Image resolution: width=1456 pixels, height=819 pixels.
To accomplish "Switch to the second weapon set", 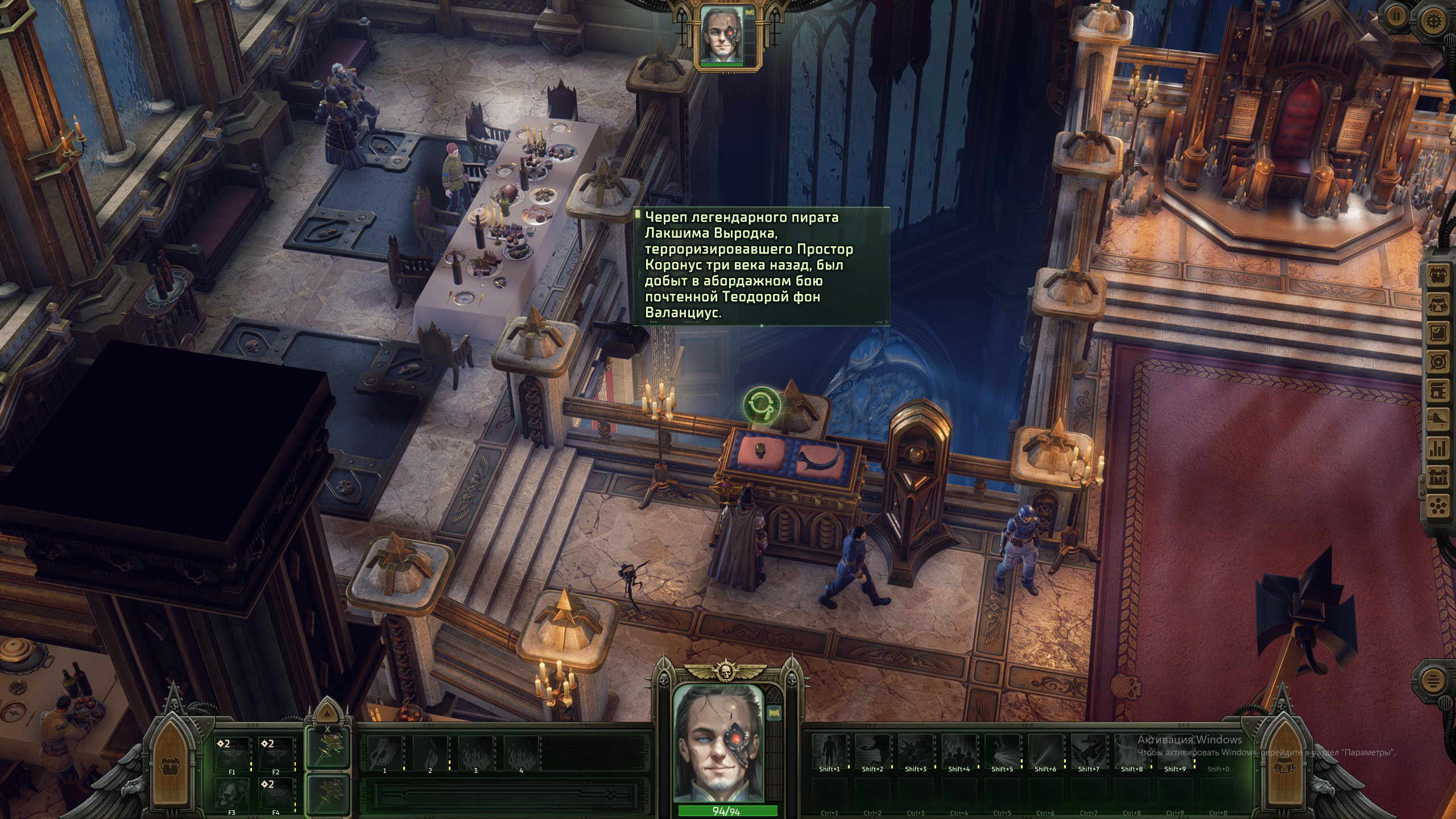I will click(328, 794).
